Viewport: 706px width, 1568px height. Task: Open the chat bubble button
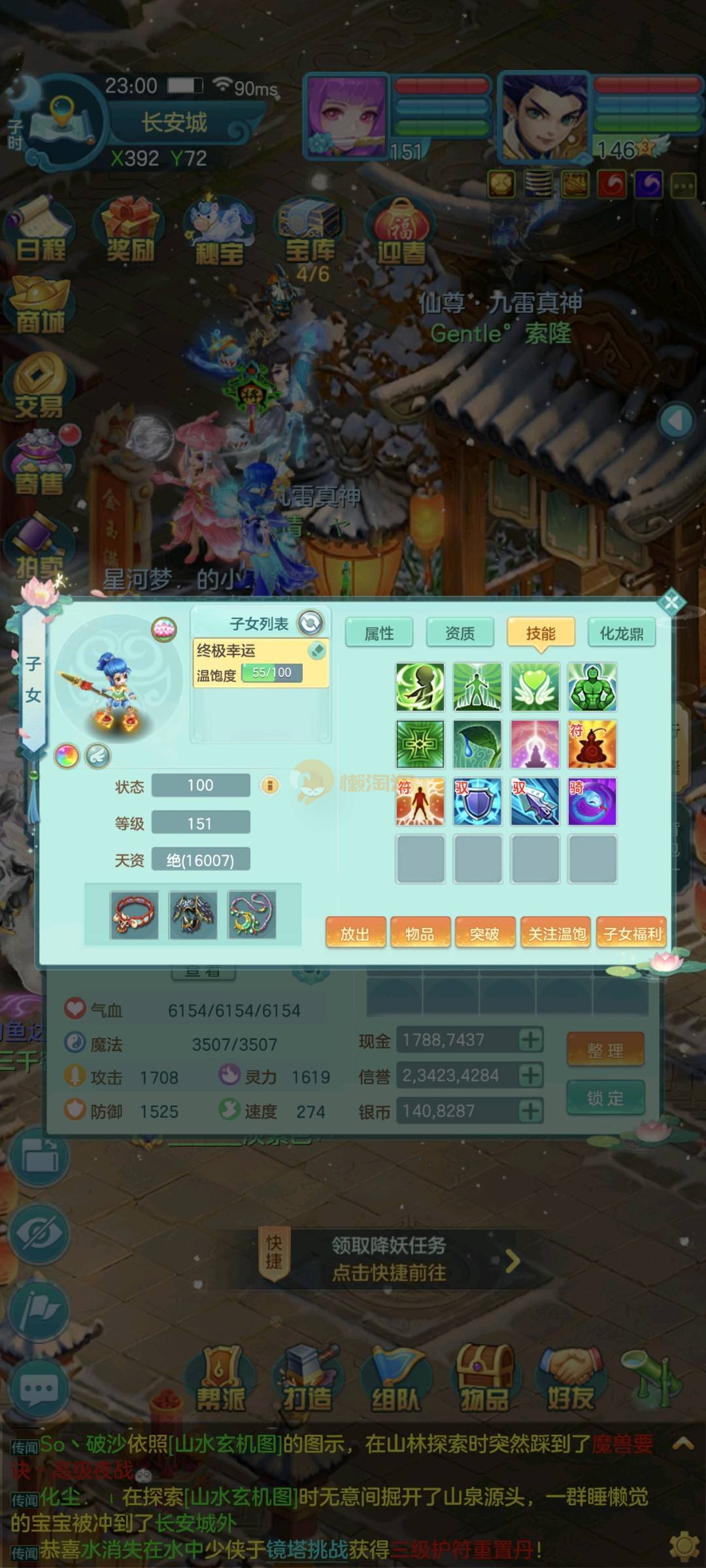click(38, 1389)
